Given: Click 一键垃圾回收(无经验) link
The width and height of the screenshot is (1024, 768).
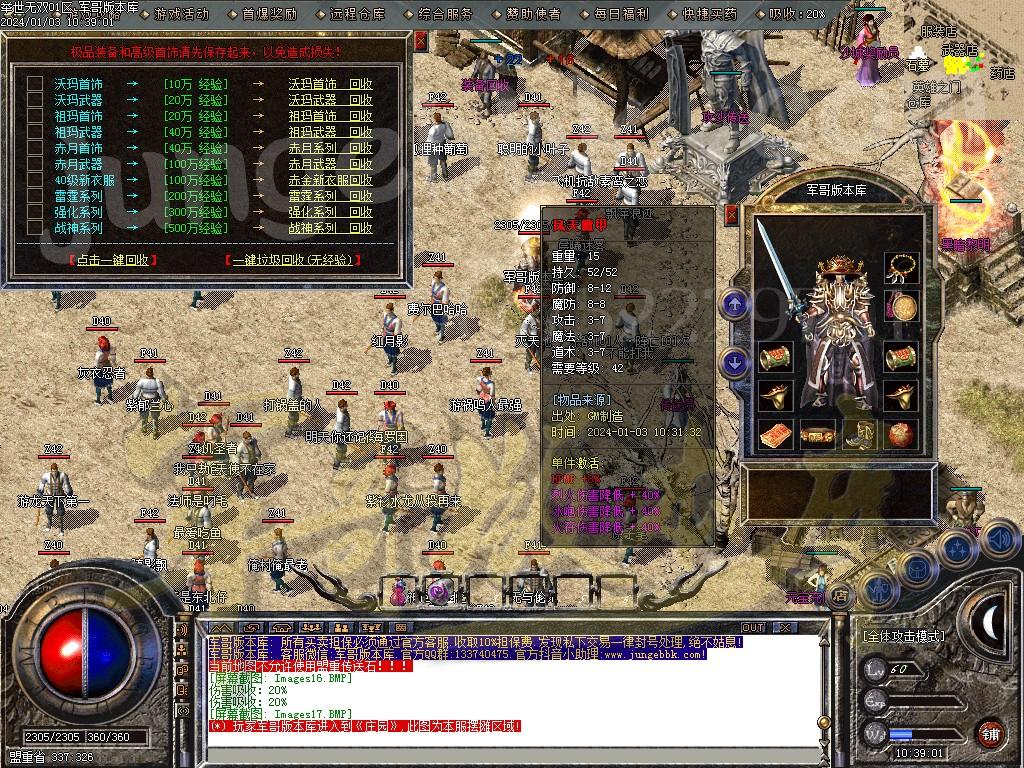Looking at the screenshot, I should pos(293,260).
